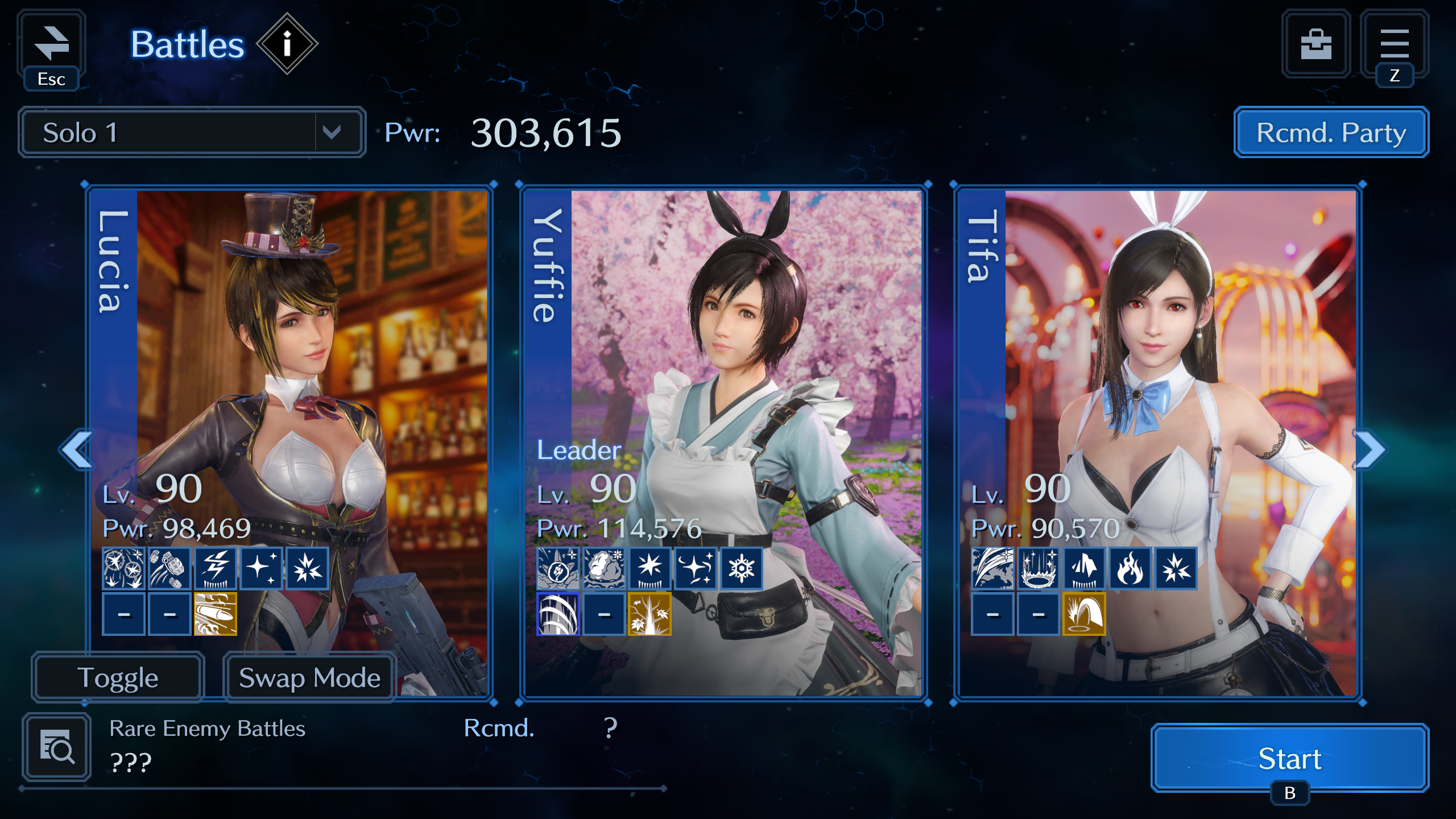Select Tifa's fire ability icon
Screen dimensions: 1456x819
1130,568
